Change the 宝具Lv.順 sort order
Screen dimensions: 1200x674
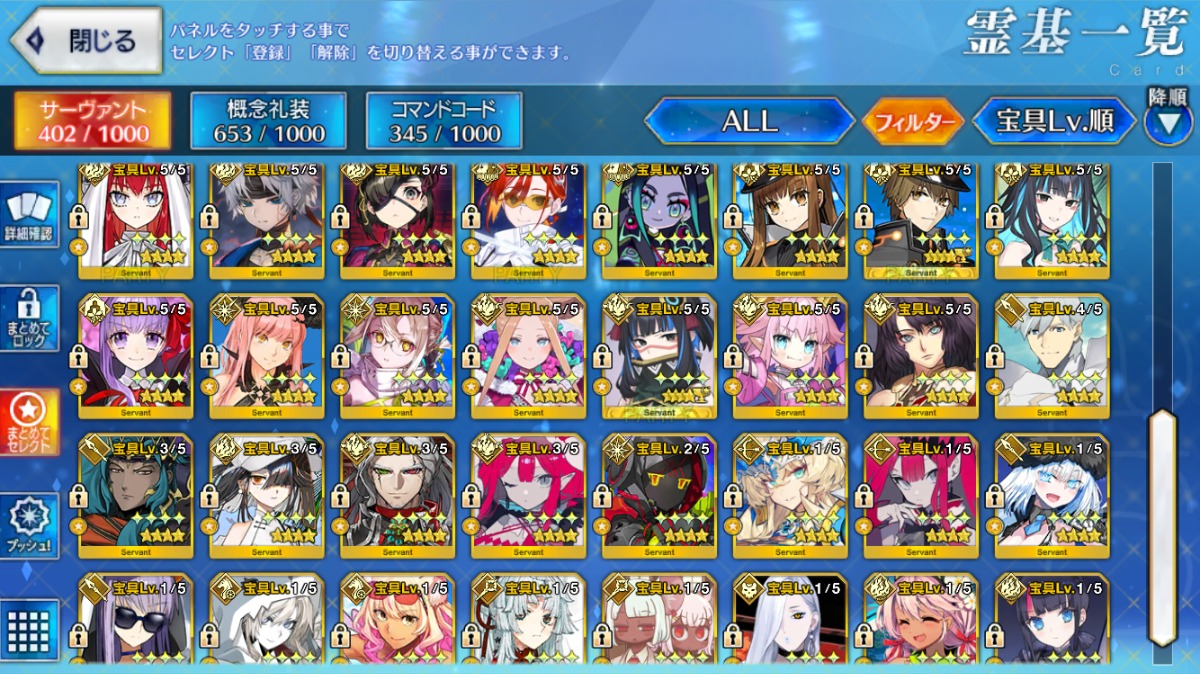[1055, 122]
